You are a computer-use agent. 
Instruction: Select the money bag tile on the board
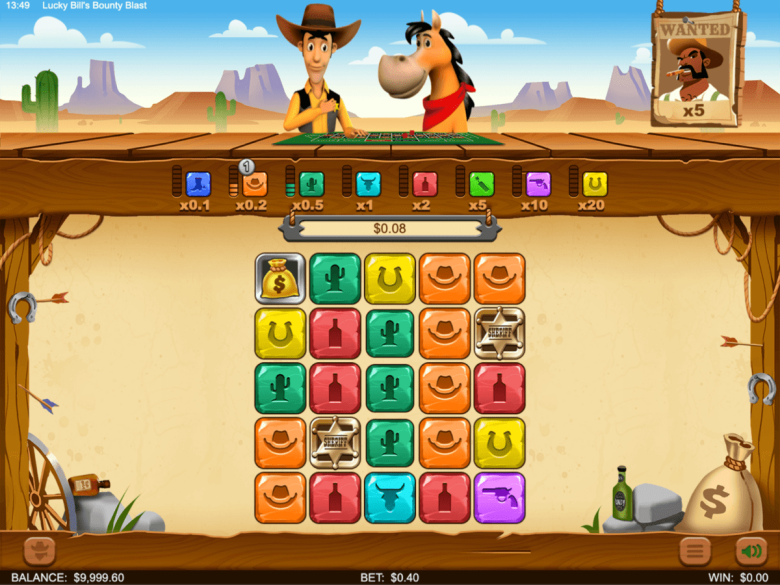tap(280, 279)
